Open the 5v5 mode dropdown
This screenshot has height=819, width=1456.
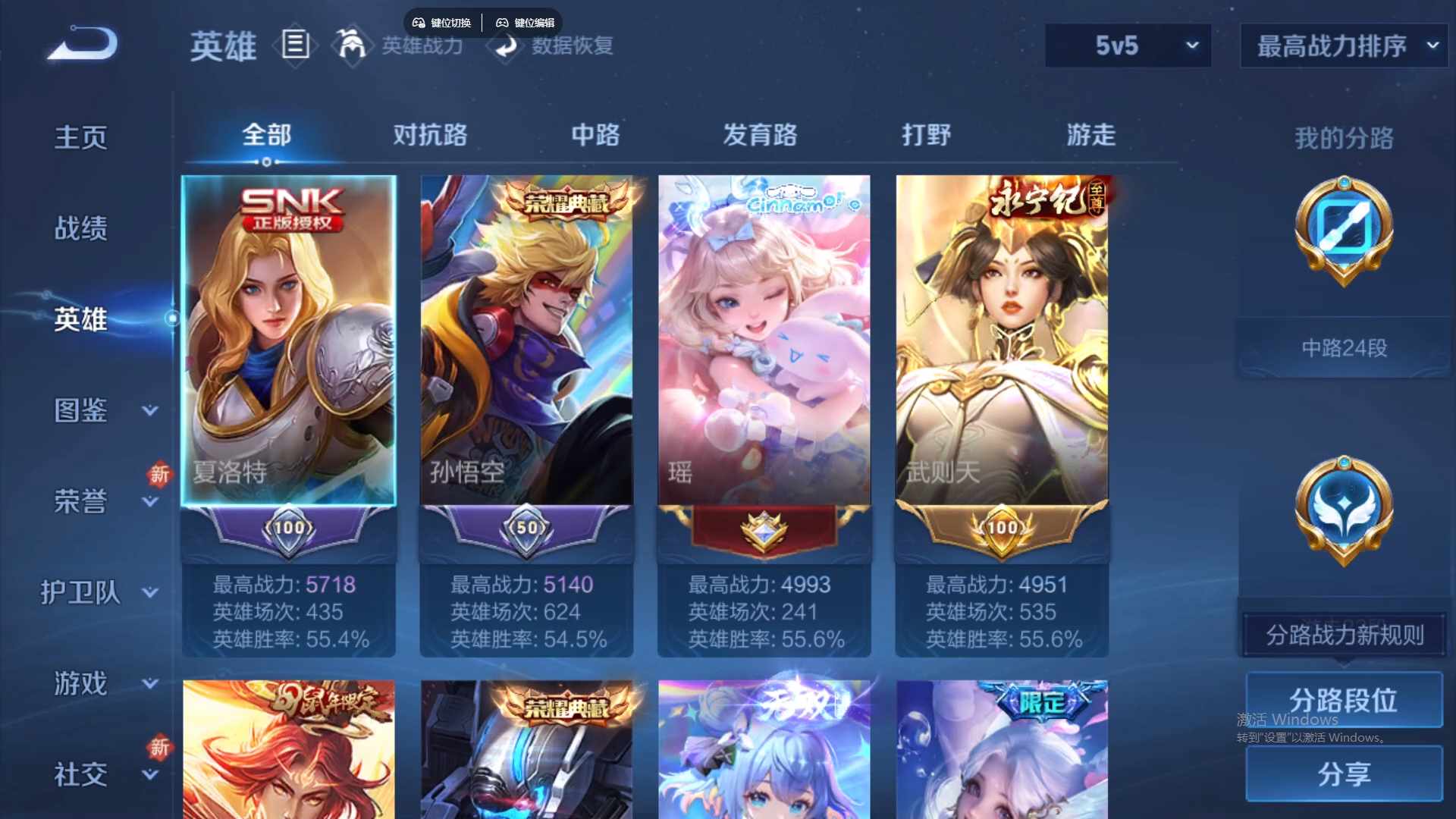[x=1128, y=45]
